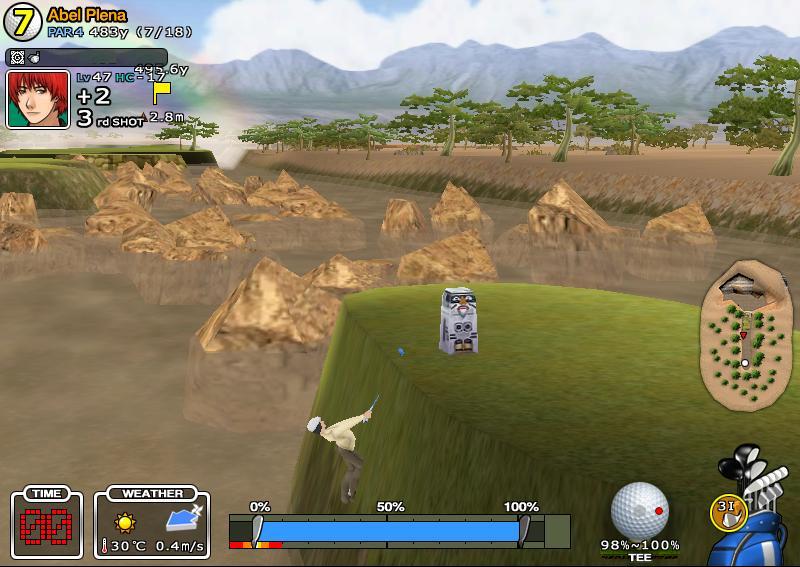Set spin point on the golf ball
800x567 pixels.
(x=639, y=510)
